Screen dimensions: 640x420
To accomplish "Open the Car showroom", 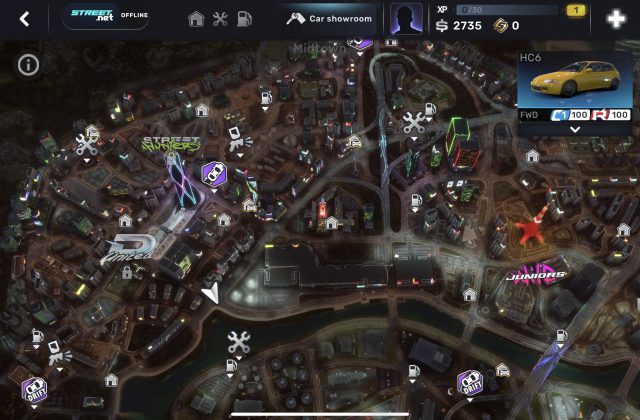I will point(328,19).
